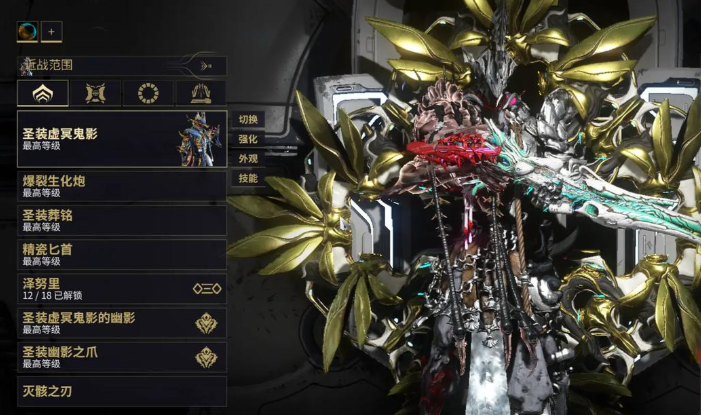Viewport: 701px width, 415px height.
Task: Open the segmented ring gear tab
Action: [148, 94]
